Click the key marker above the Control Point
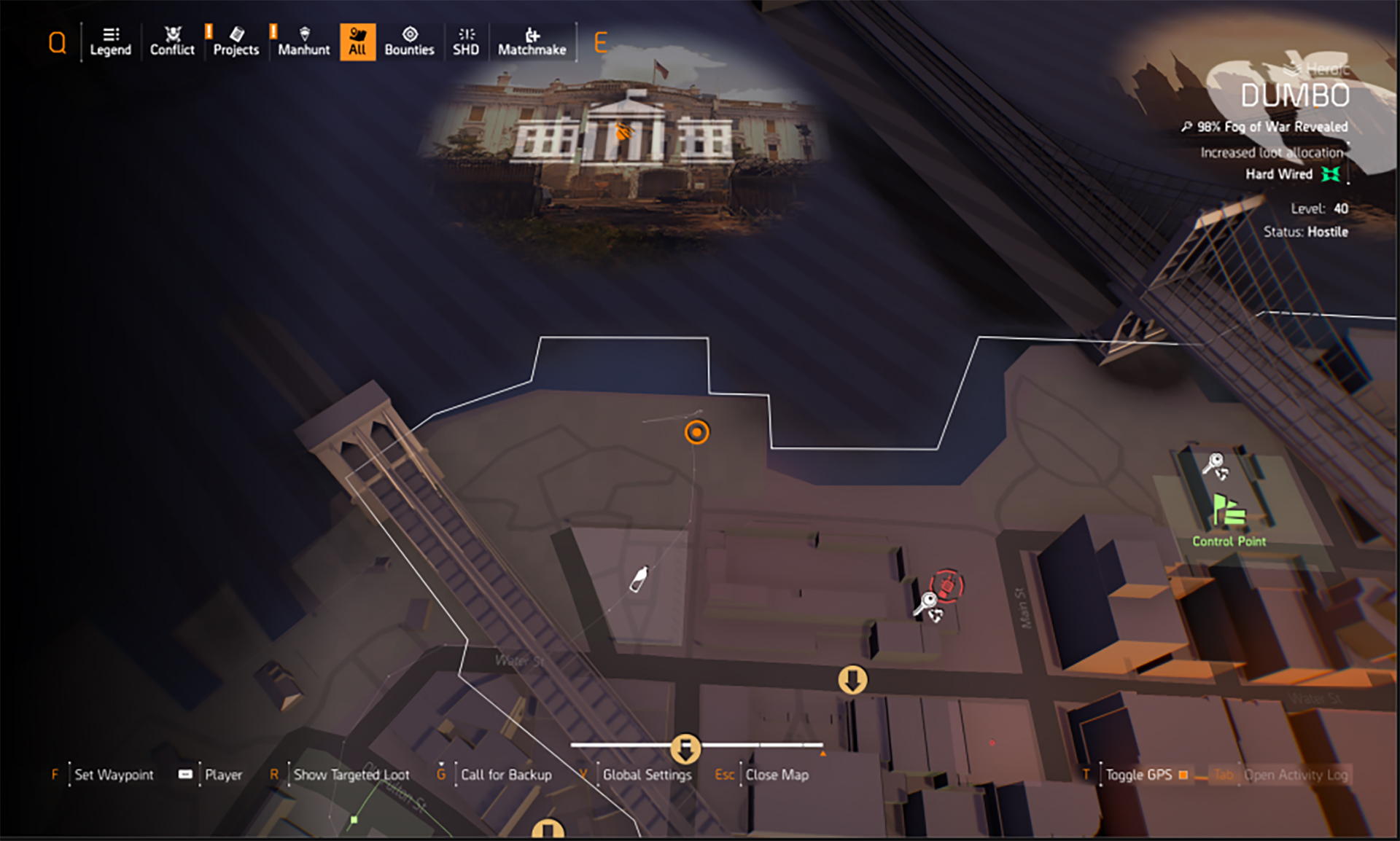Screen dimensions: 1400x841 tap(1216, 465)
